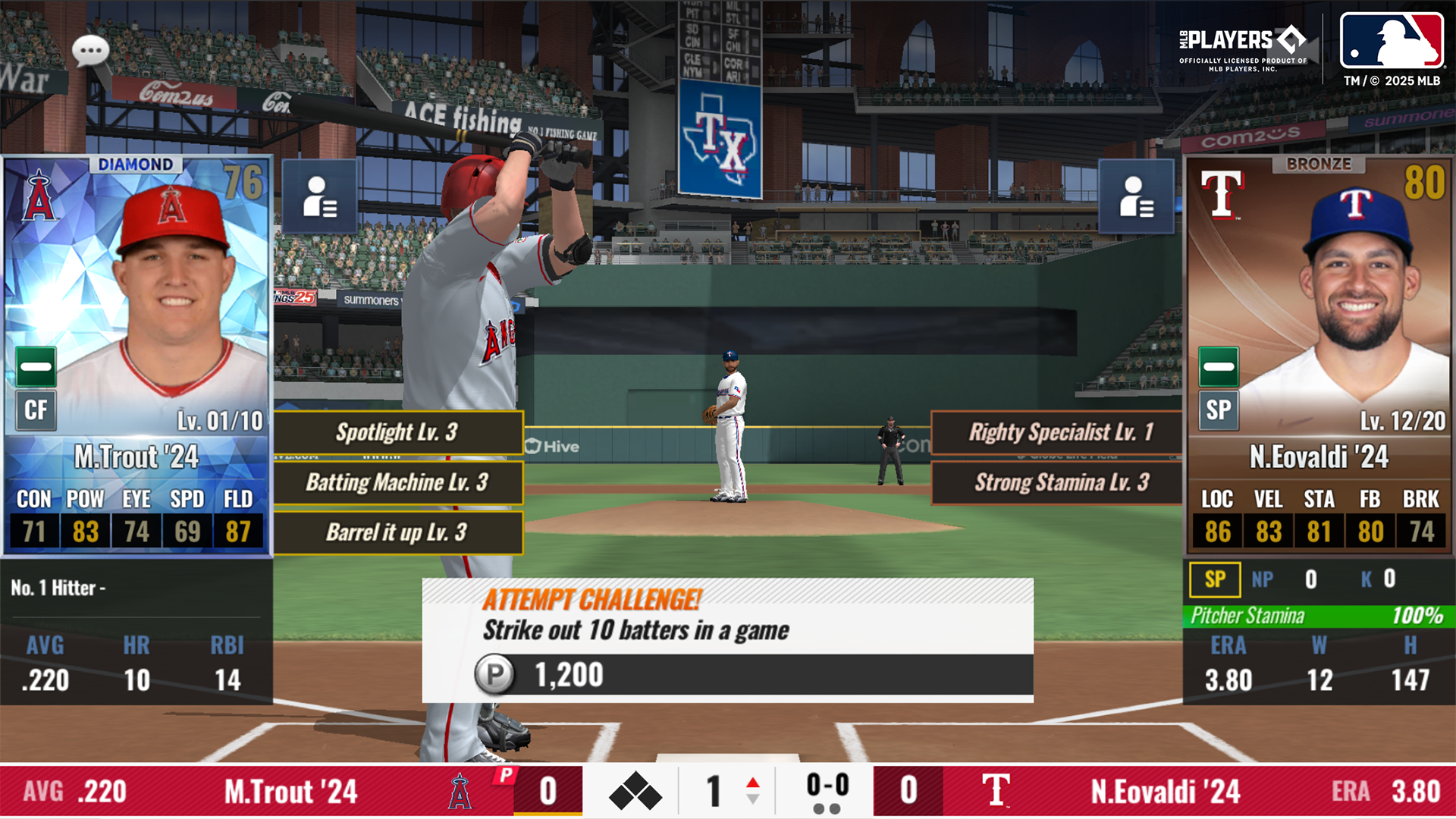Toggle the green minus on Trout's card
1456x819 pixels.
(x=35, y=366)
